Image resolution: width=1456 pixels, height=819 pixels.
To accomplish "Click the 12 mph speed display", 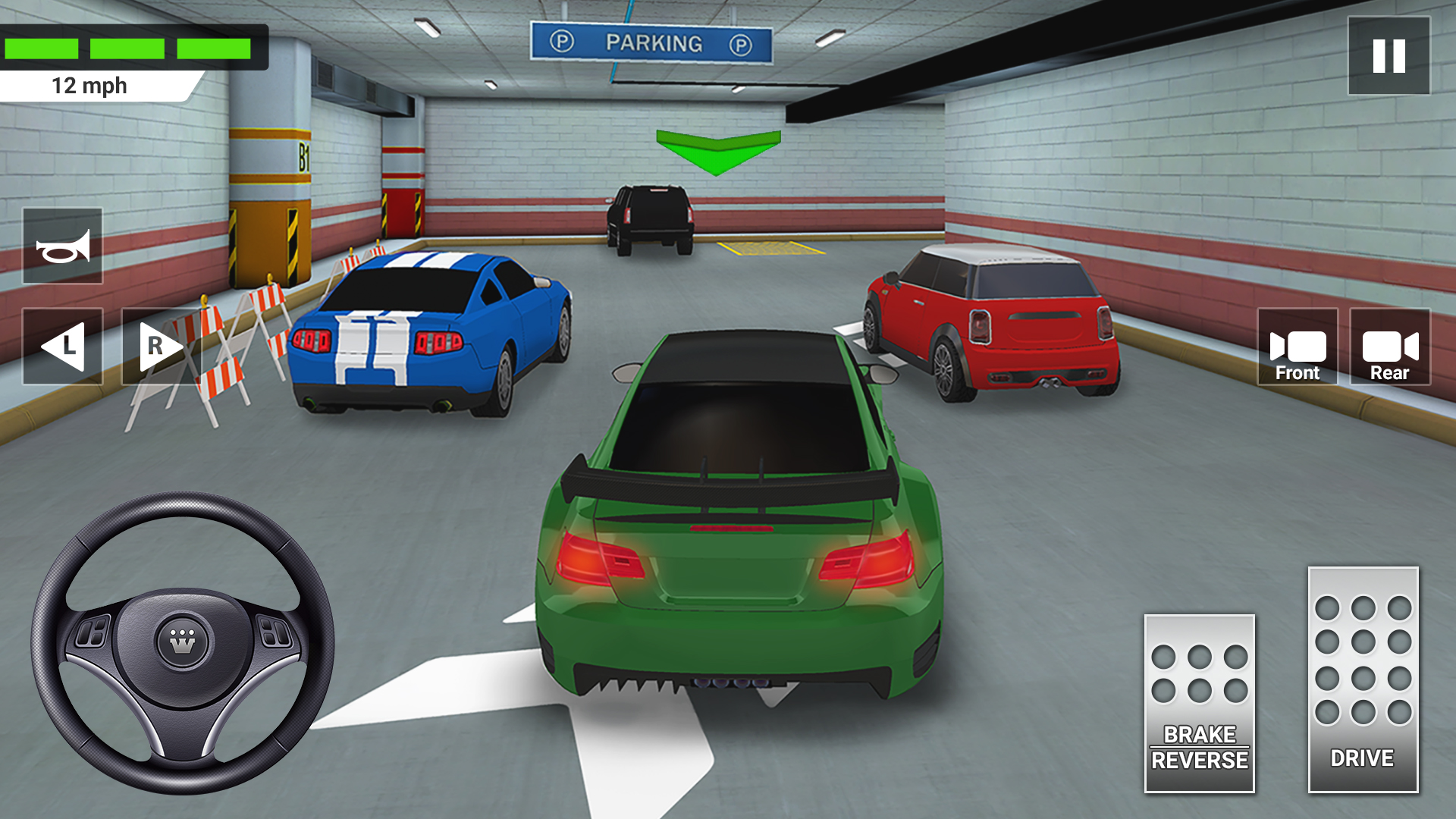I will pos(87,86).
